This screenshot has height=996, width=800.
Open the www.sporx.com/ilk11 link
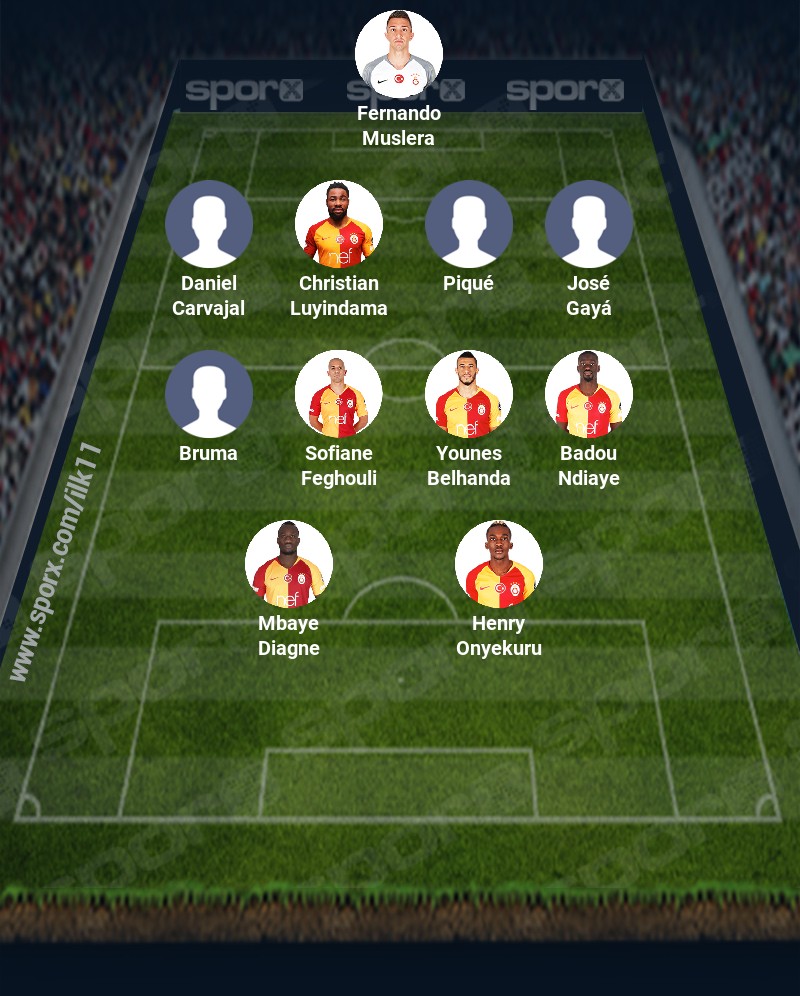[56, 562]
